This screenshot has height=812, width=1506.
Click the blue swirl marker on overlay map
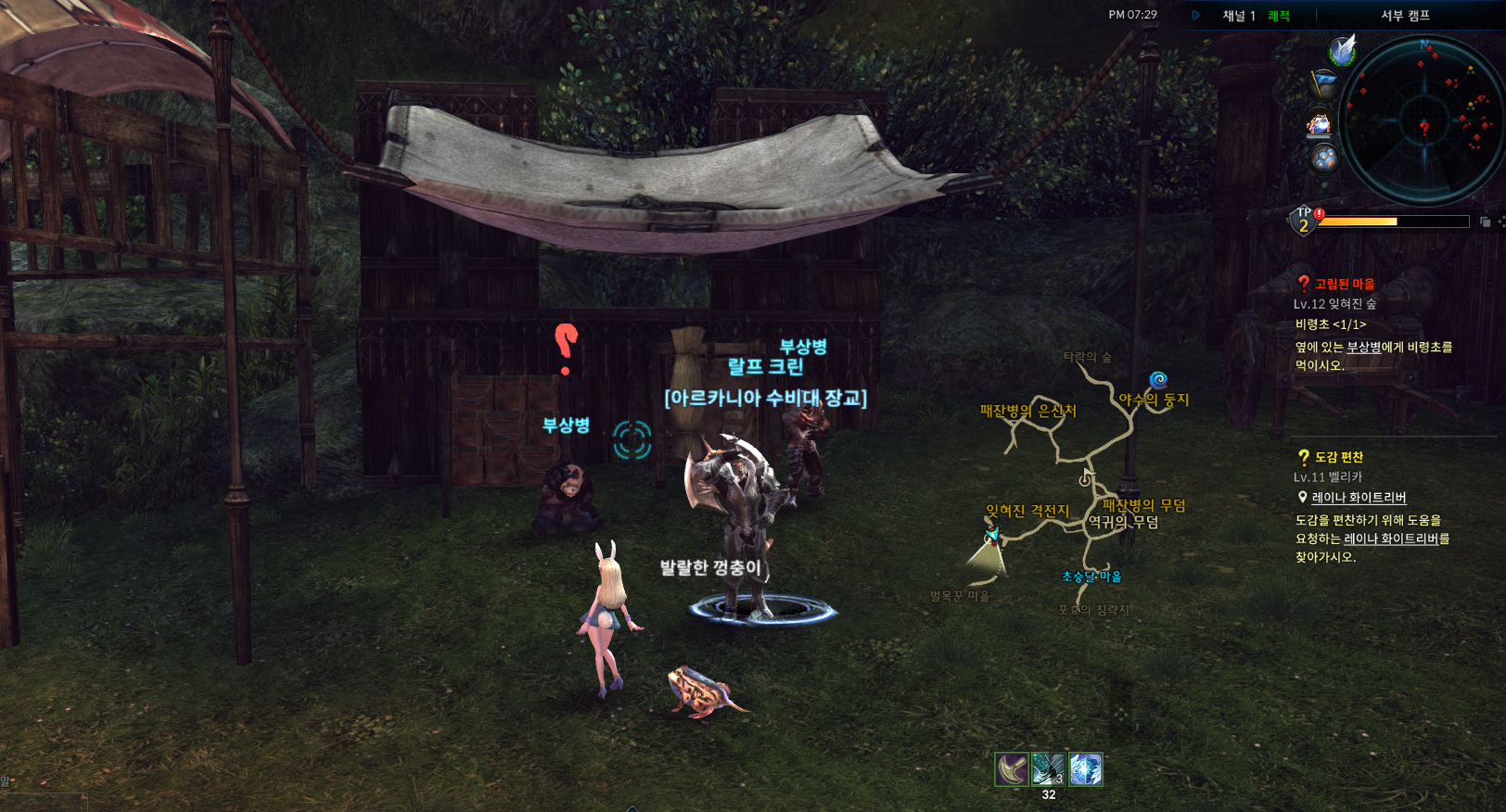pyautogui.click(x=1158, y=380)
